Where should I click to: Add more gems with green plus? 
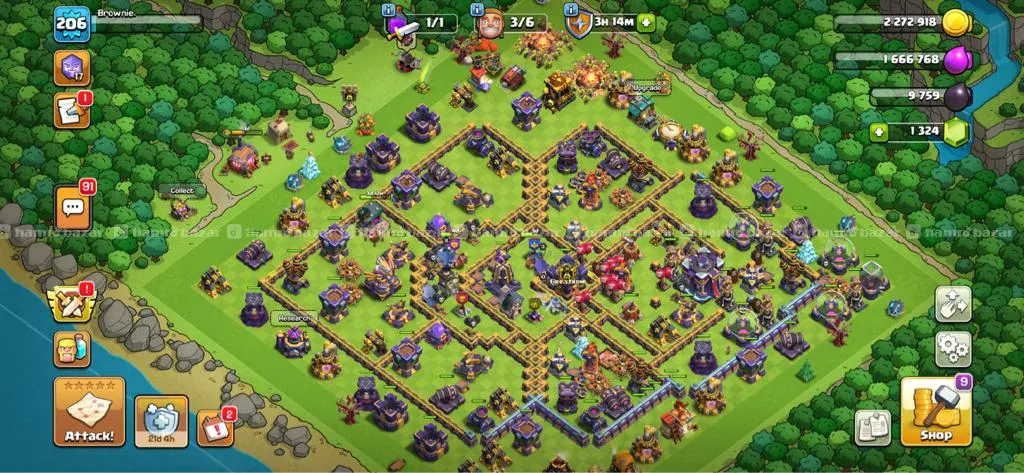click(878, 131)
